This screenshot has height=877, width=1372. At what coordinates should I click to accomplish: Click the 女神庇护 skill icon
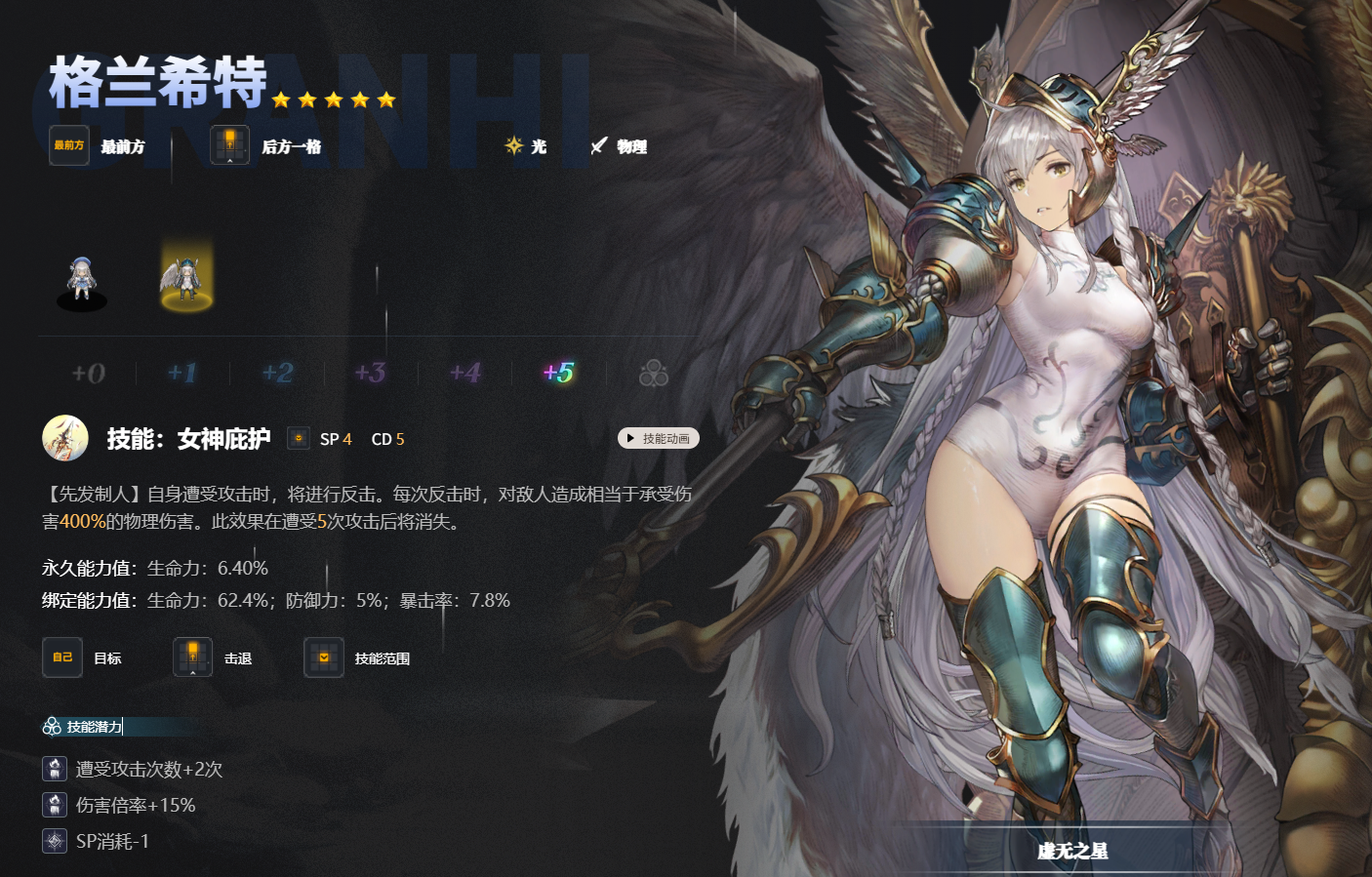65,438
